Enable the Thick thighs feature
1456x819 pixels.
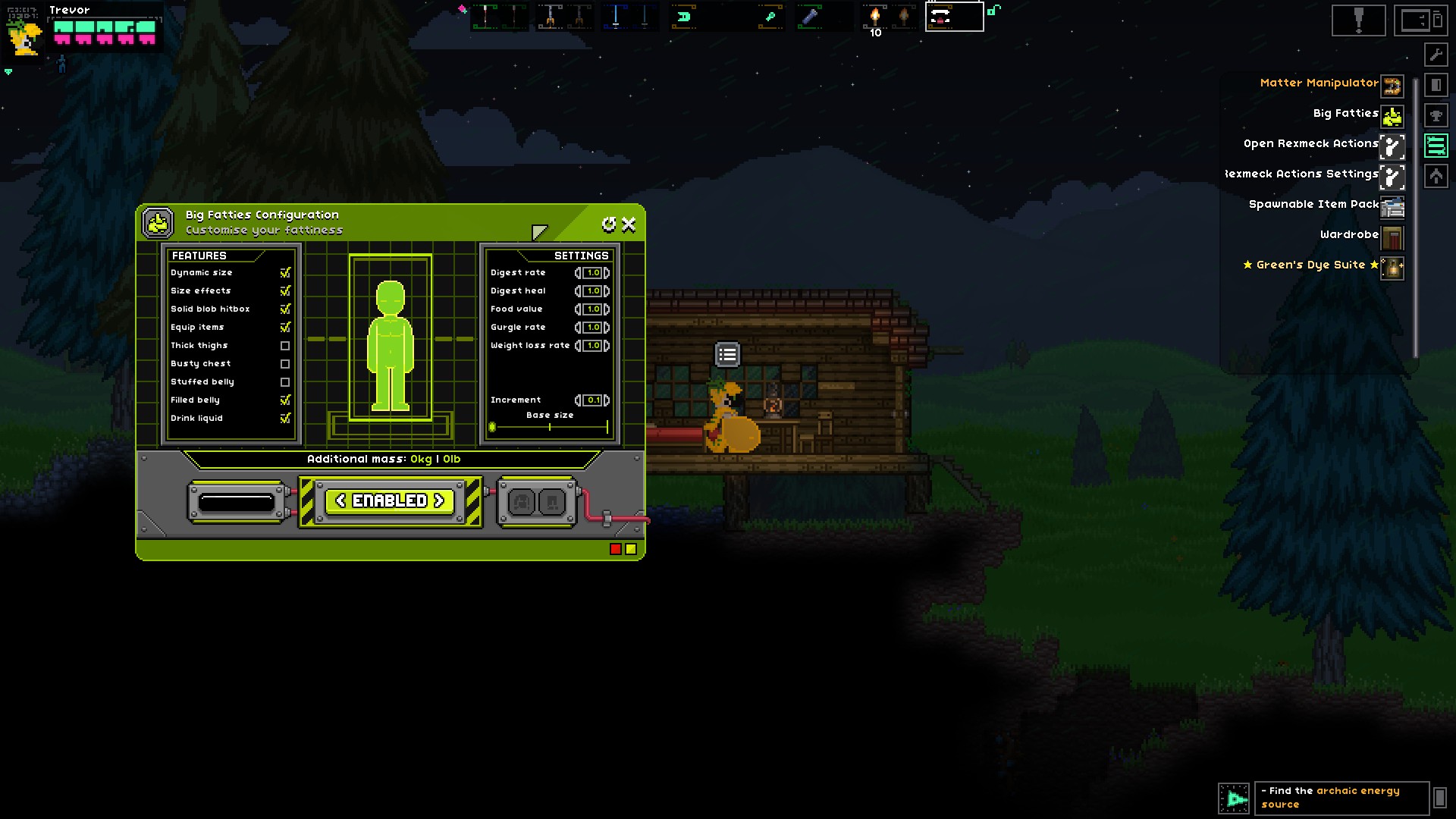pos(285,346)
